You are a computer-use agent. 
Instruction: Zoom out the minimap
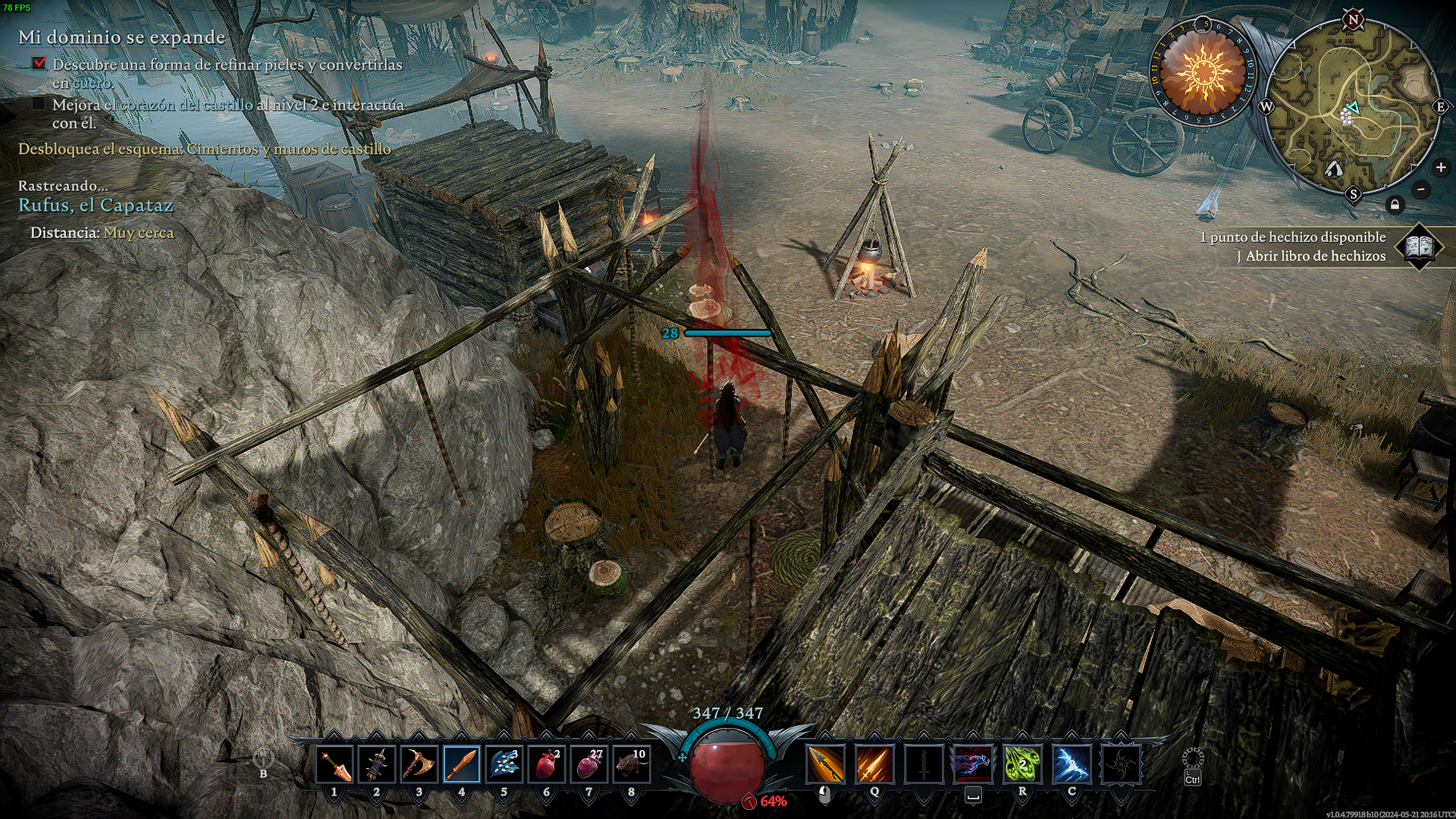[1421, 189]
